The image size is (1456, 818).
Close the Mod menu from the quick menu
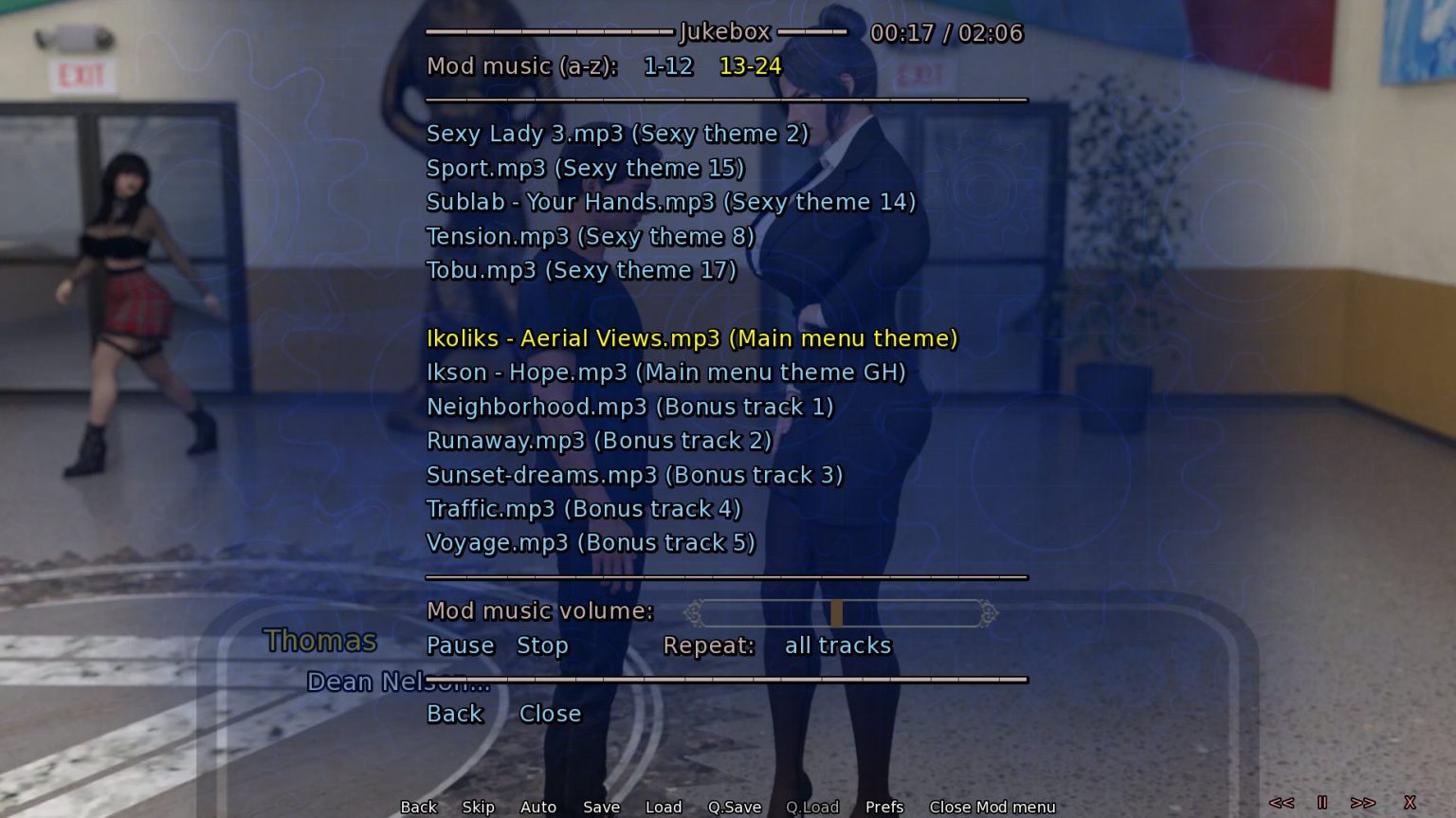point(992,807)
